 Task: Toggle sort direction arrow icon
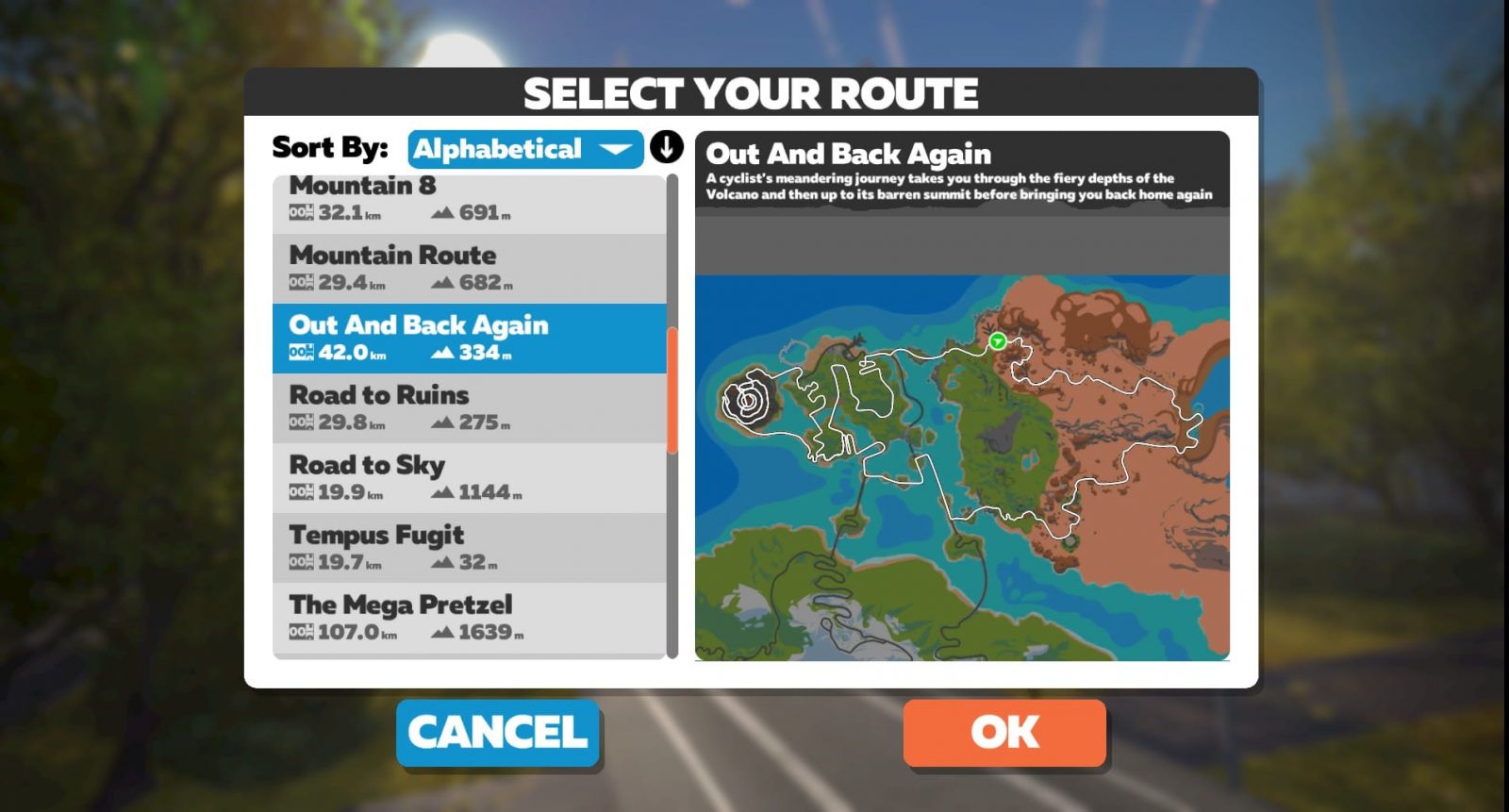(666, 148)
